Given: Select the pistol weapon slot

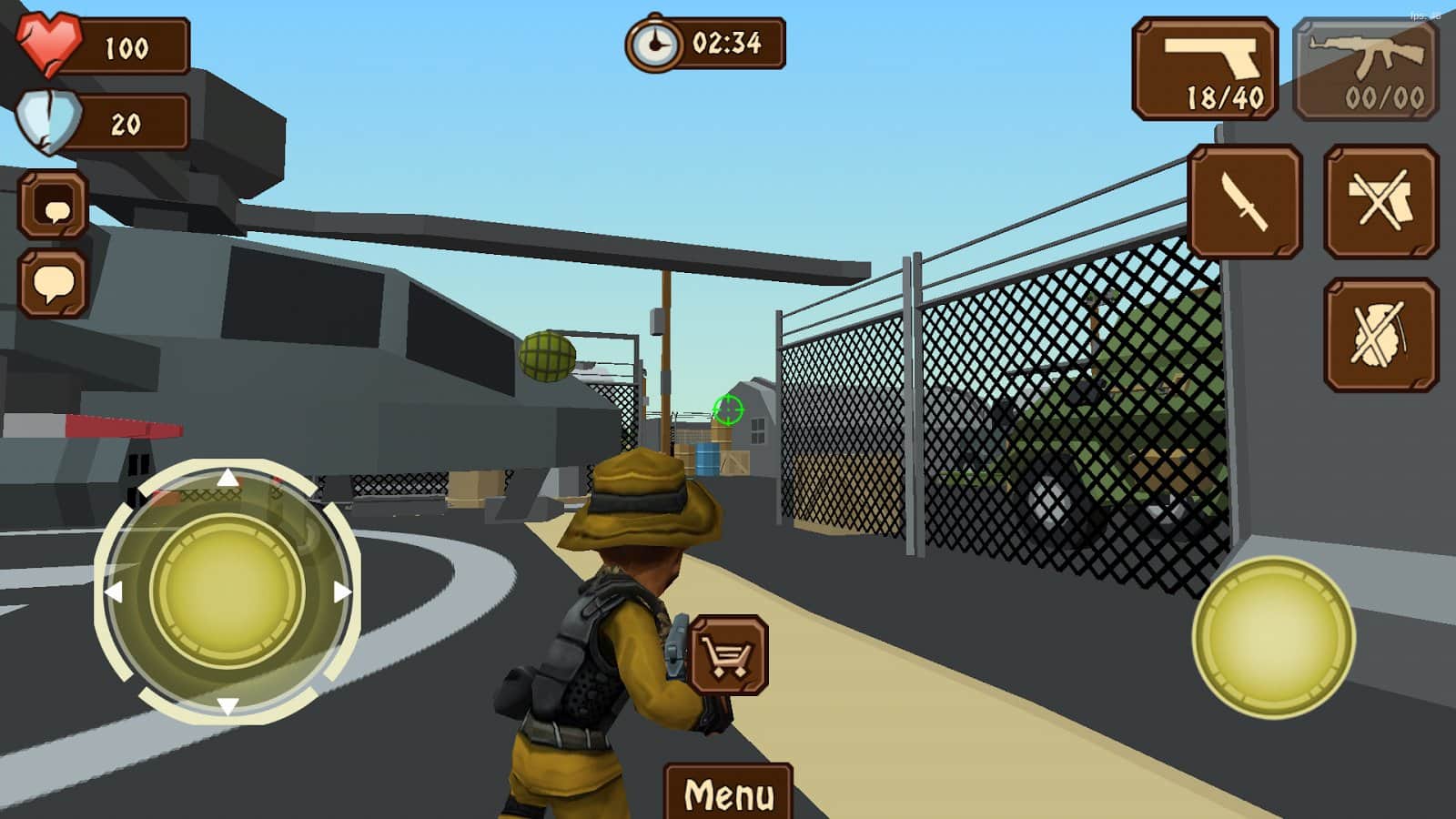Looking at the screenshot, I should (x=1205, y=69).
